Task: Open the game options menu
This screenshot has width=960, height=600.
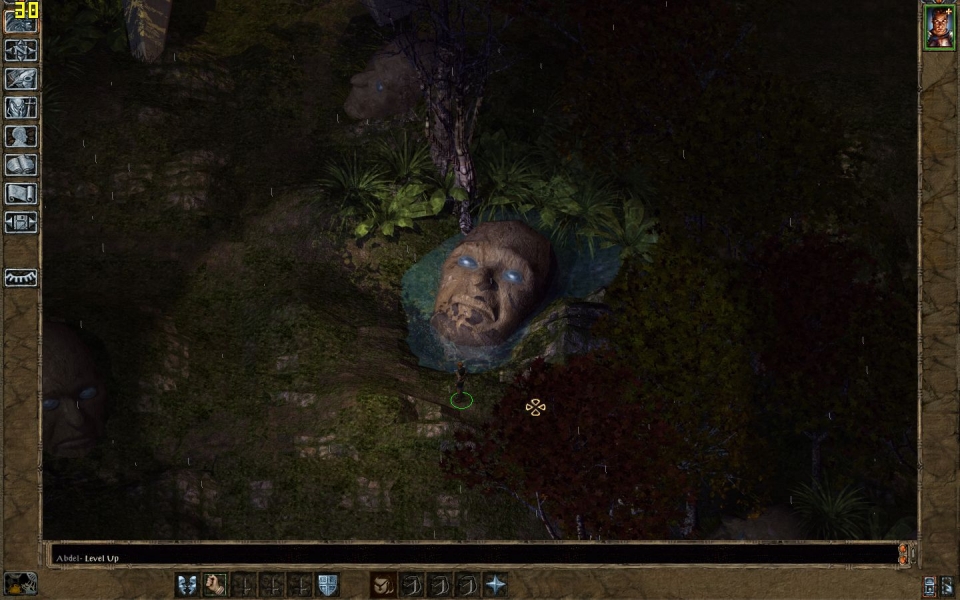Action: 20,222
